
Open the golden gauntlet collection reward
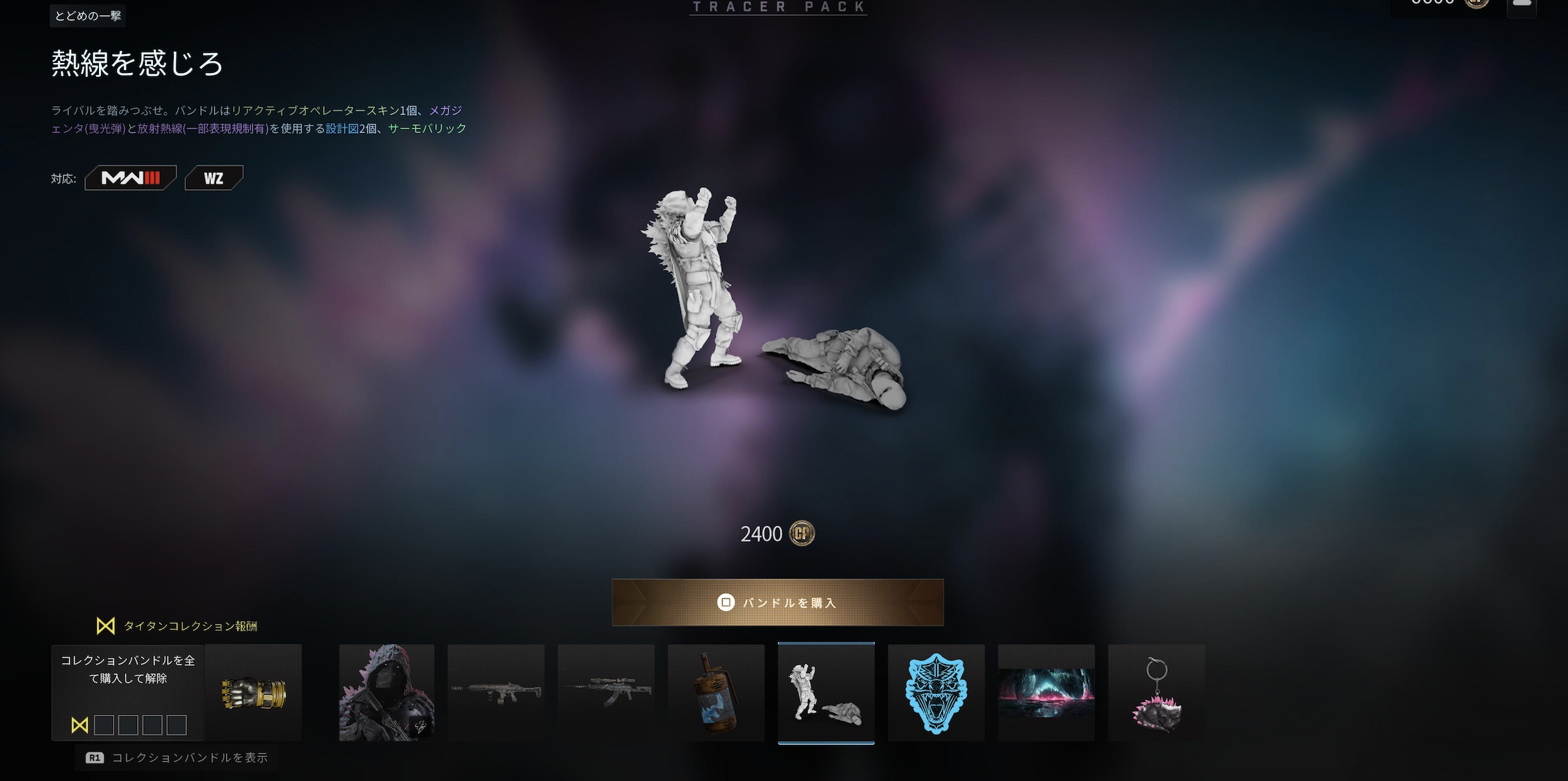pyautogui.click(x=253, y=693)
